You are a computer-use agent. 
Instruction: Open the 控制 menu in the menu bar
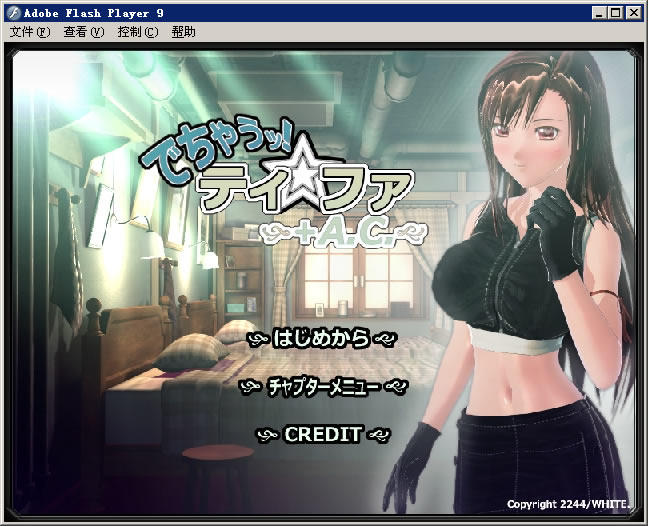tap(137, 32)
